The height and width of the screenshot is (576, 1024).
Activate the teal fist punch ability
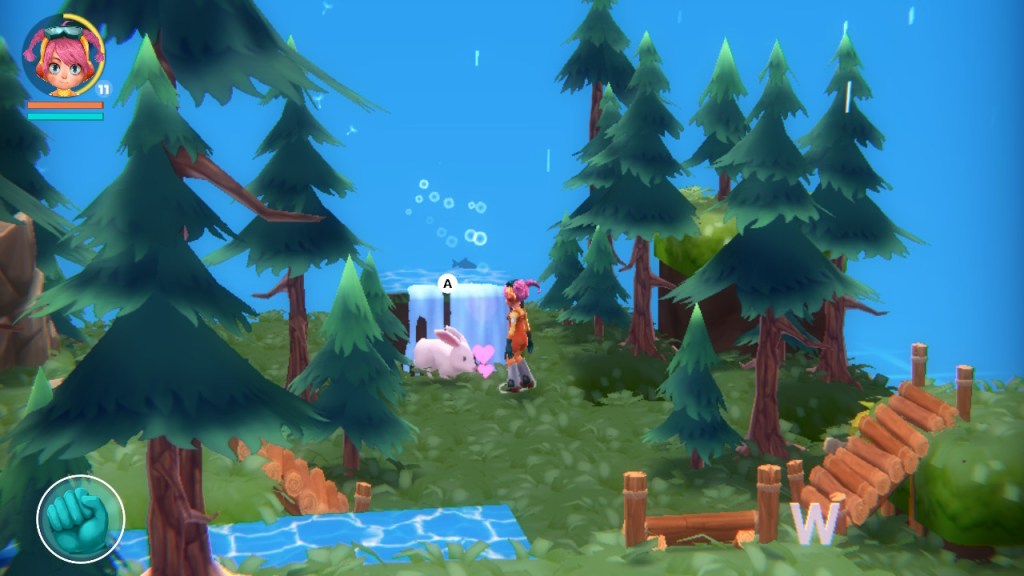80,519
